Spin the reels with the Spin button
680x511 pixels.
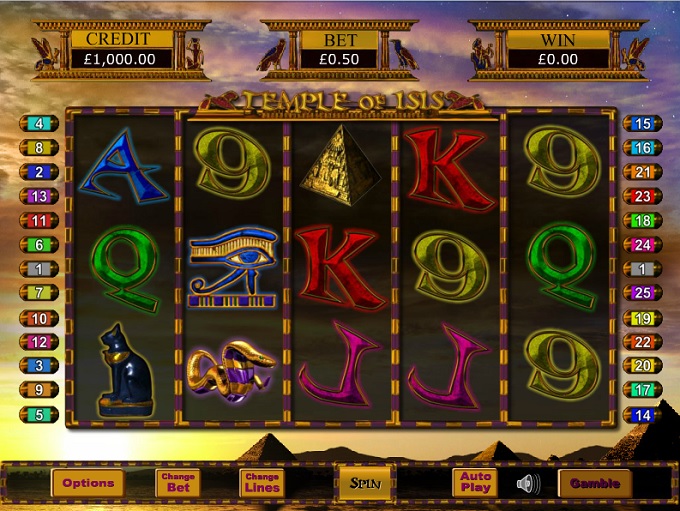click(362, 483)
